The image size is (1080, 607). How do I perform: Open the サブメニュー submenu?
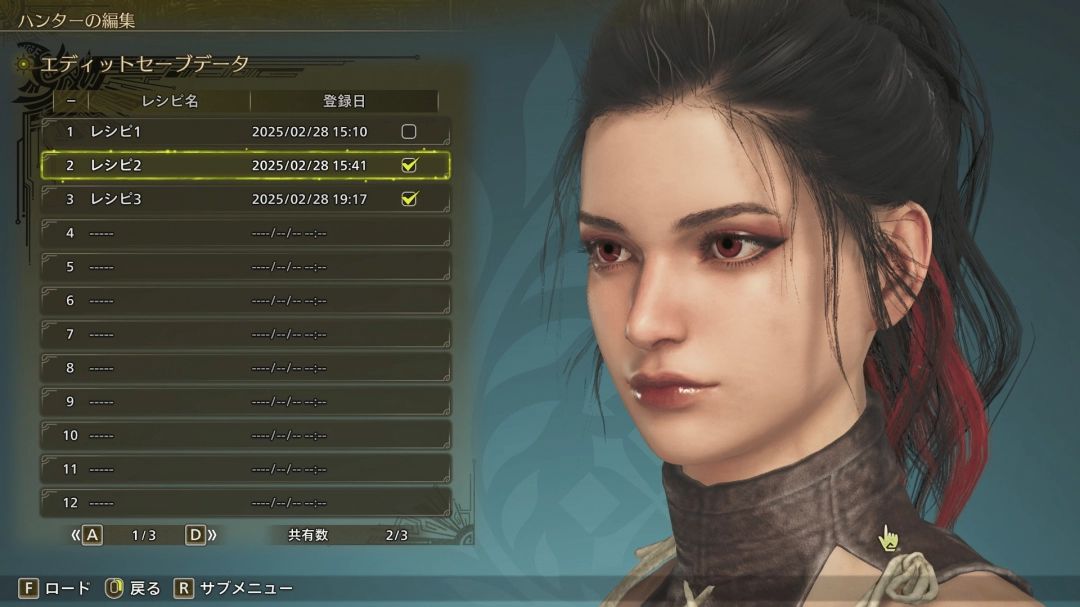pos(235,588)
